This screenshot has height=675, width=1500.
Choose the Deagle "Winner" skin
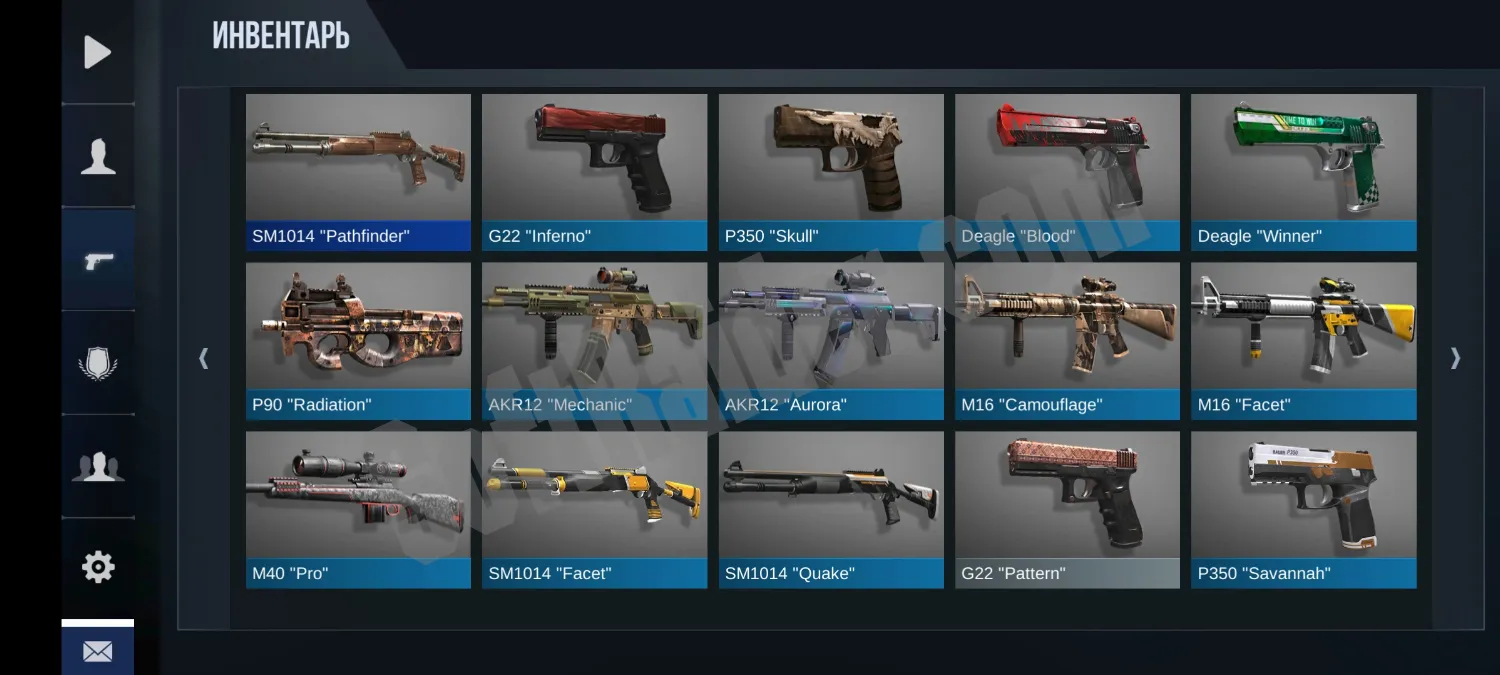point(1303,171)
